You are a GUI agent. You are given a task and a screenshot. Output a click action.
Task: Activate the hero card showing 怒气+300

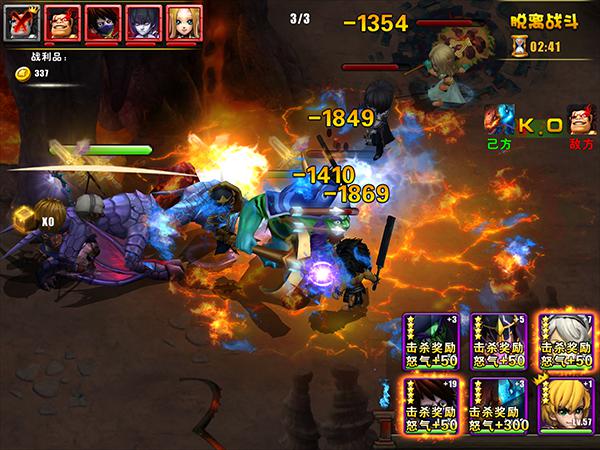499,405
